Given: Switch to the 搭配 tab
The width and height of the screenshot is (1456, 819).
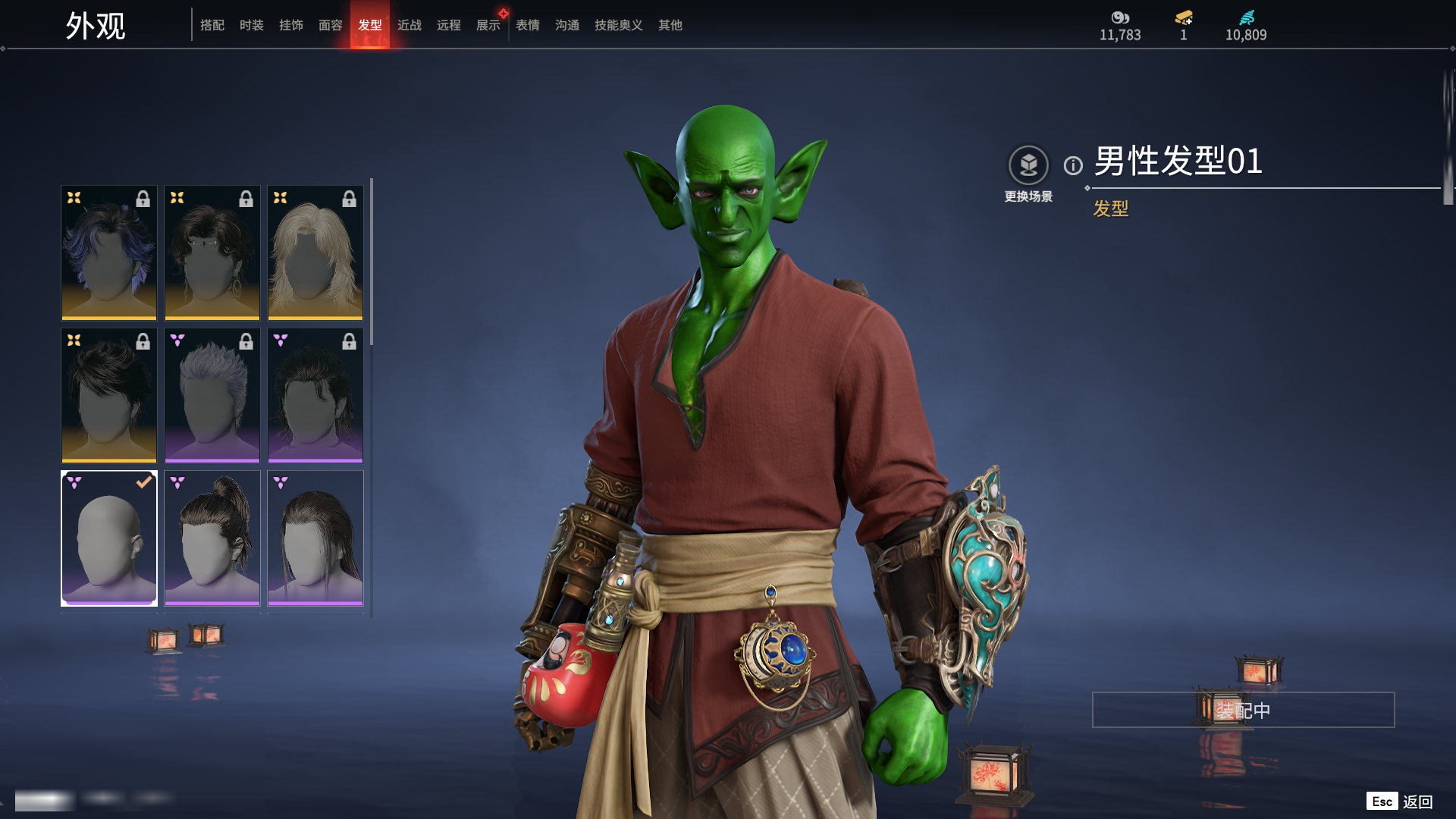Looking at the screenshot, I should click(212, 25).
